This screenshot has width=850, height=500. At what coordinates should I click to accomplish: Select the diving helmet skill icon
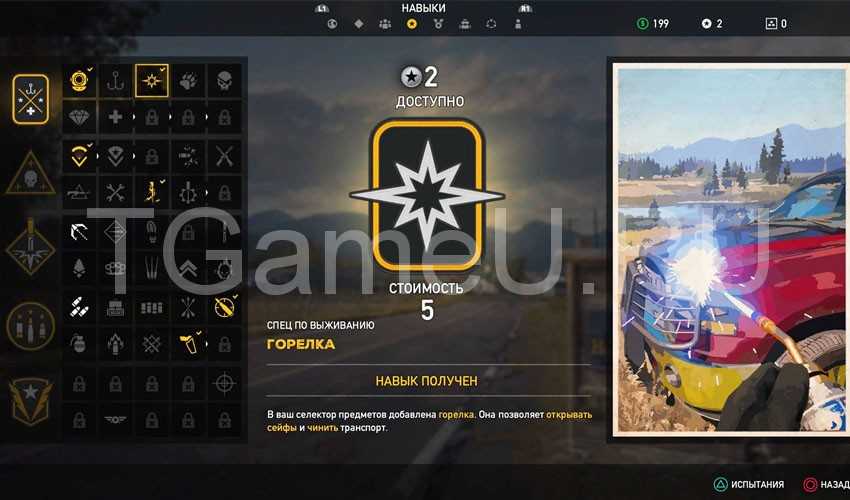click(80, 81)
